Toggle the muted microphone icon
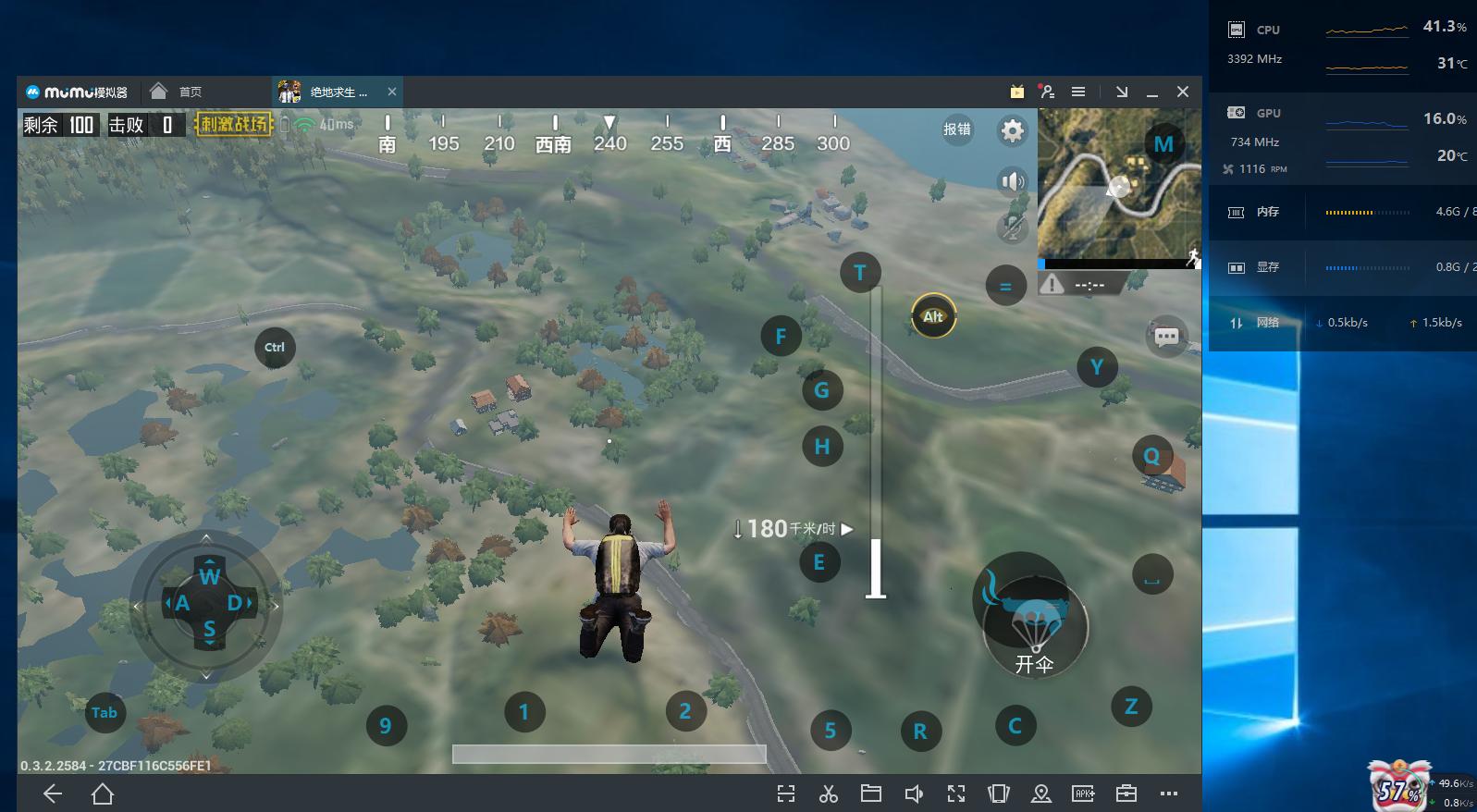This screenshot has height=812, width=1477. click(x=1013, y=228)
